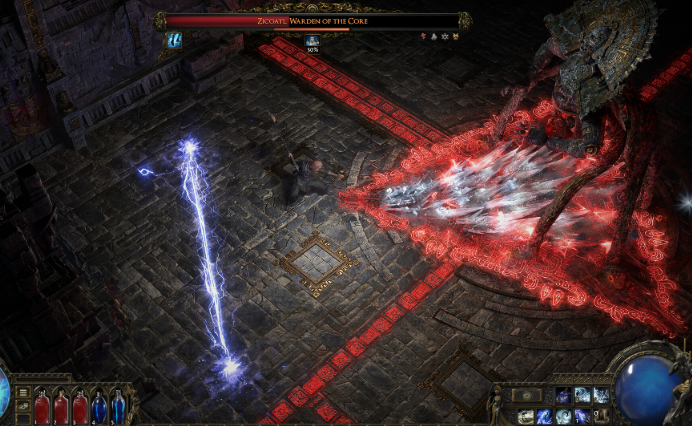Open the shop button with swirl emblem
This screenshot has width=692, height=426.
(x=527, y=395)
